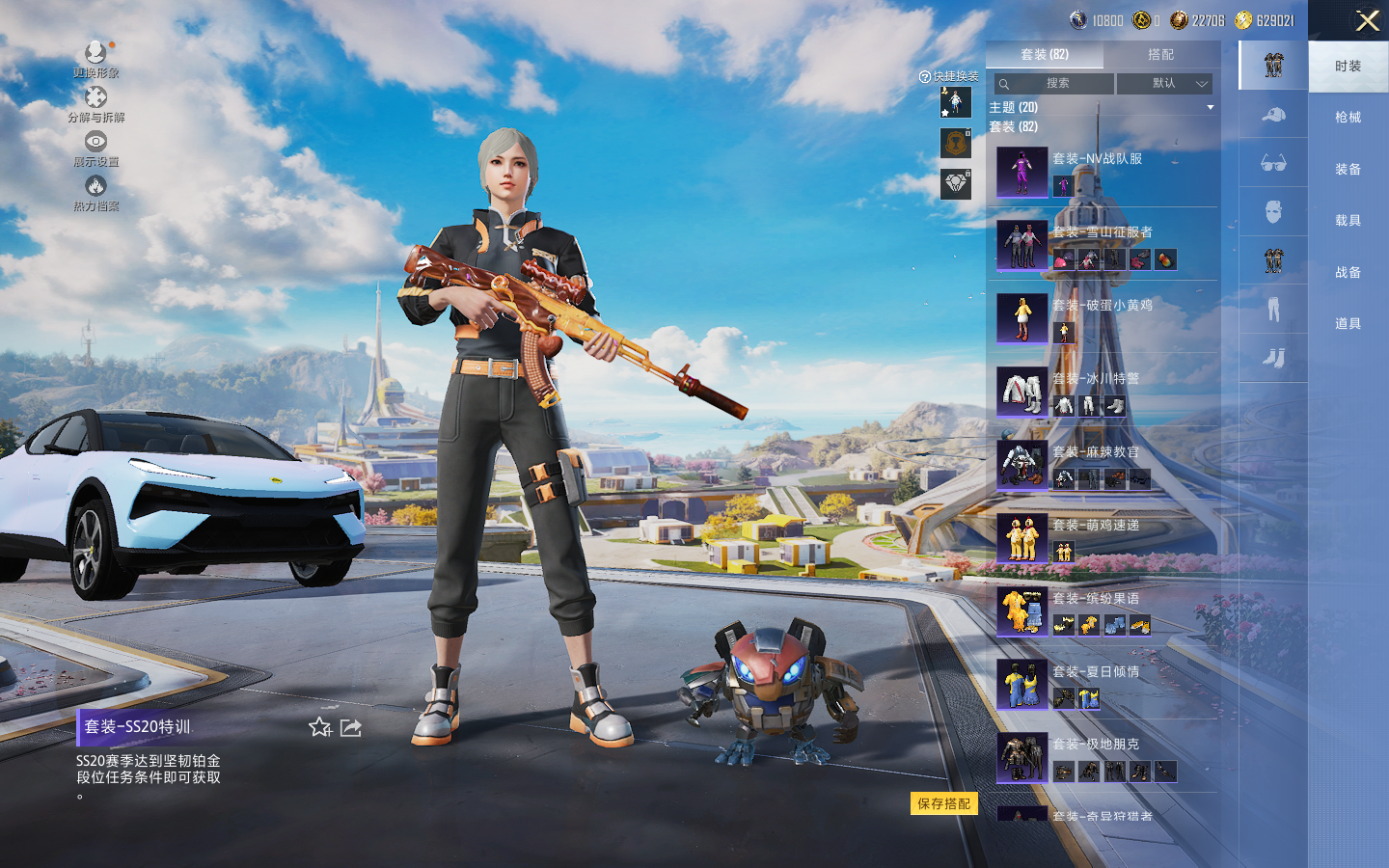Open 展示设置 display settings
1389x868 pixels.
(x=95, y=149)
